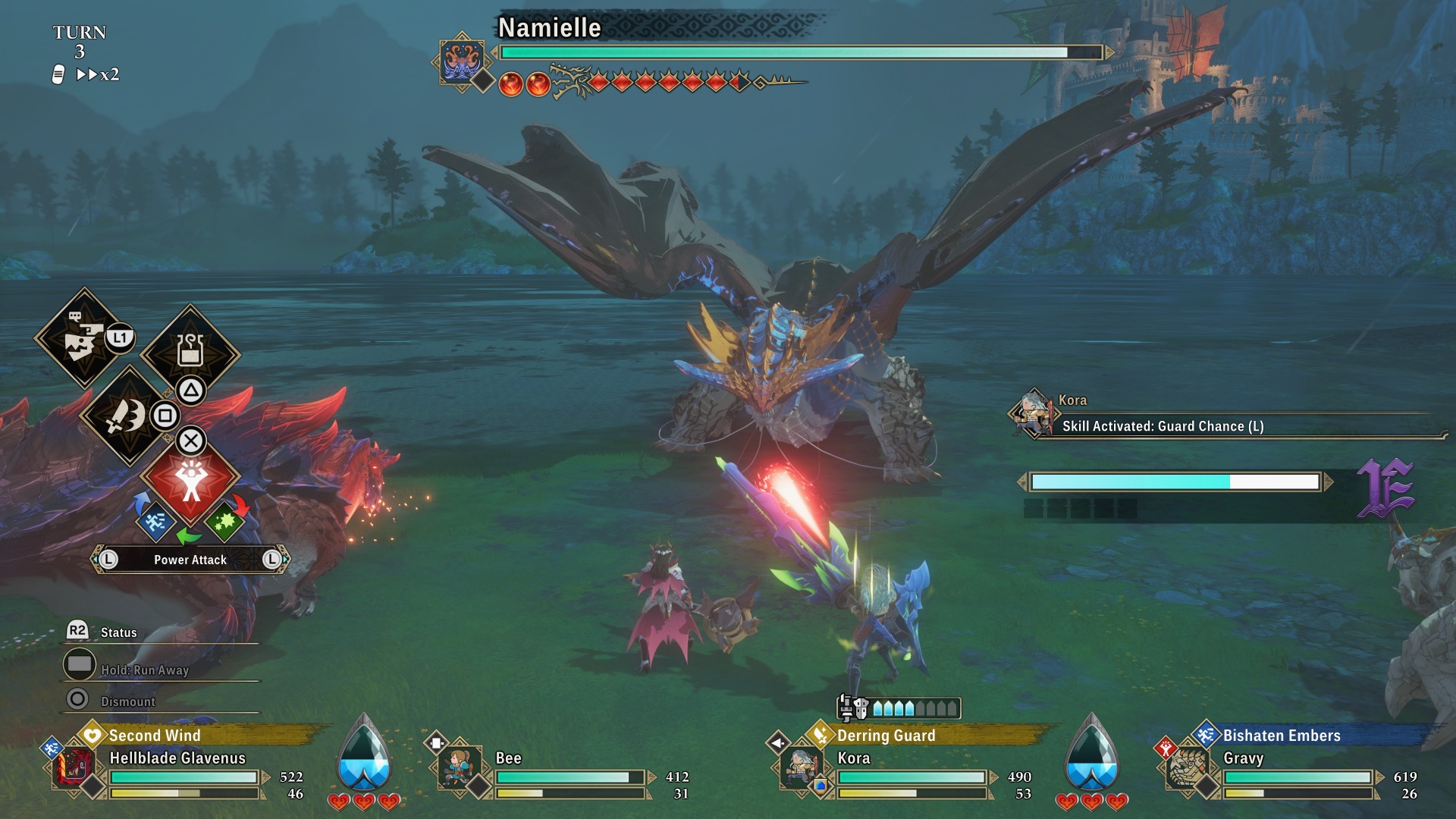Toggle the rage orb beside Namielle's portrait
The image size is (1456, 819).
pos(512,84)
